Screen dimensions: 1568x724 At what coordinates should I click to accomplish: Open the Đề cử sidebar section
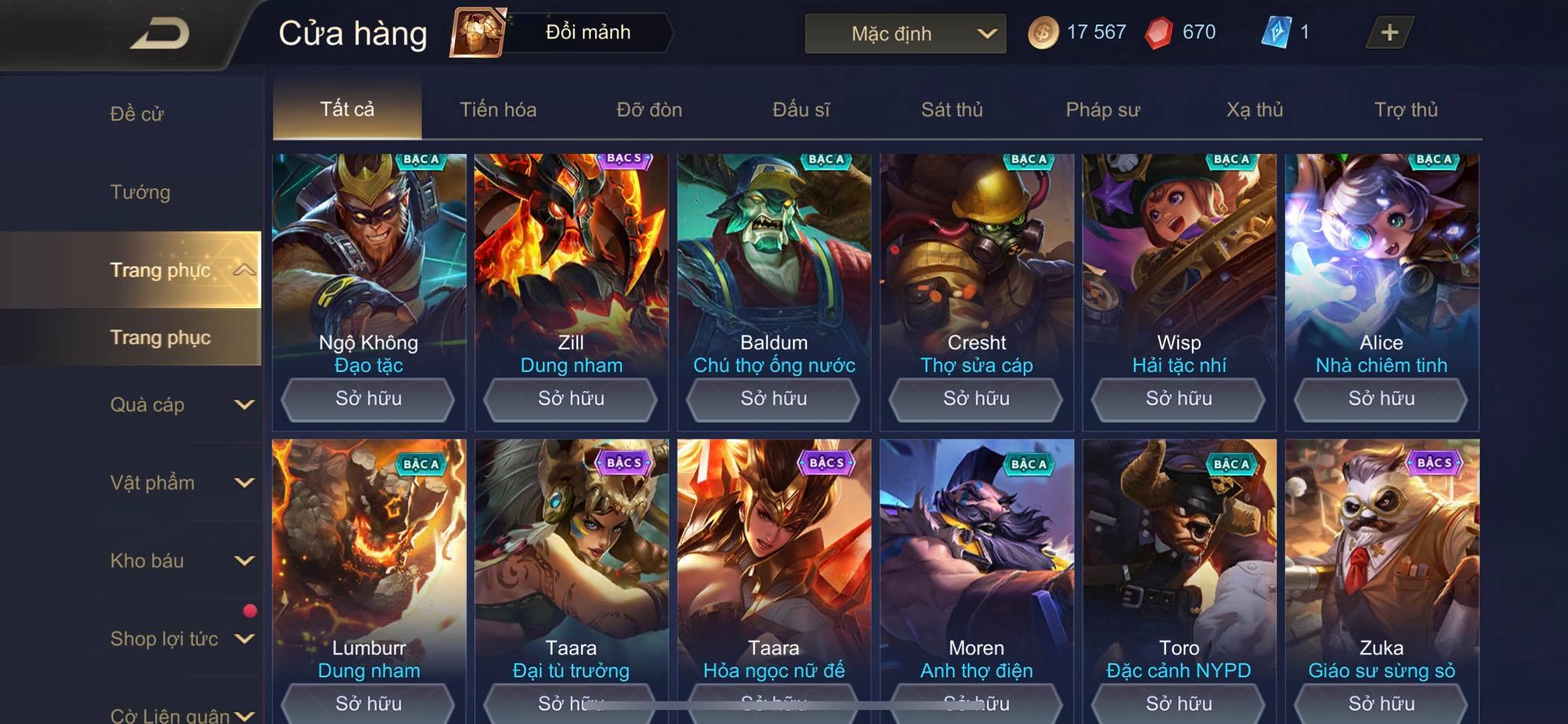(137, 114)
